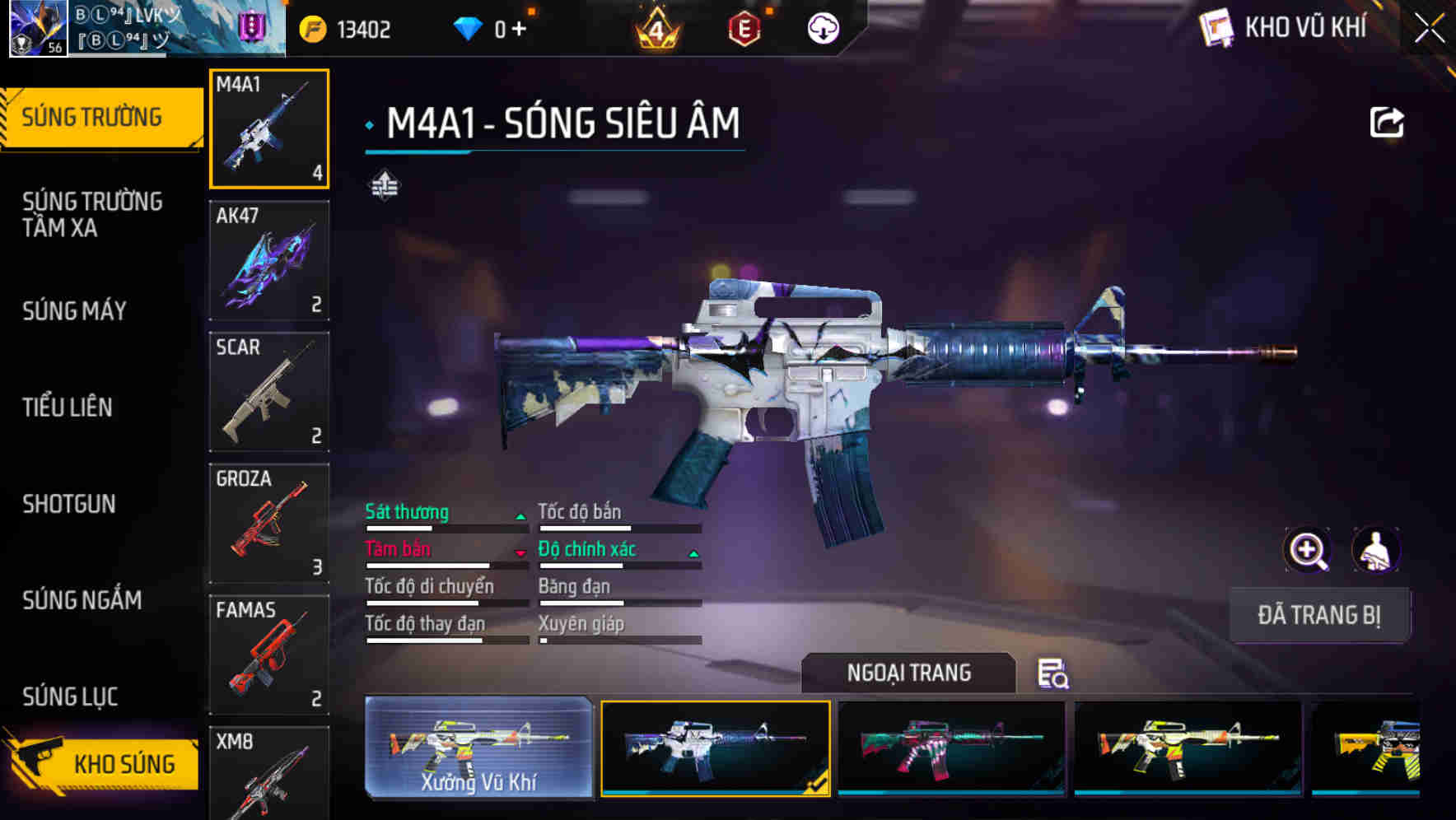Image resolution: width=1456 pixels, height=820 pixels.
Task: Open the Súng Lục category
Action: pyautogui.click(x=70, y=697)
